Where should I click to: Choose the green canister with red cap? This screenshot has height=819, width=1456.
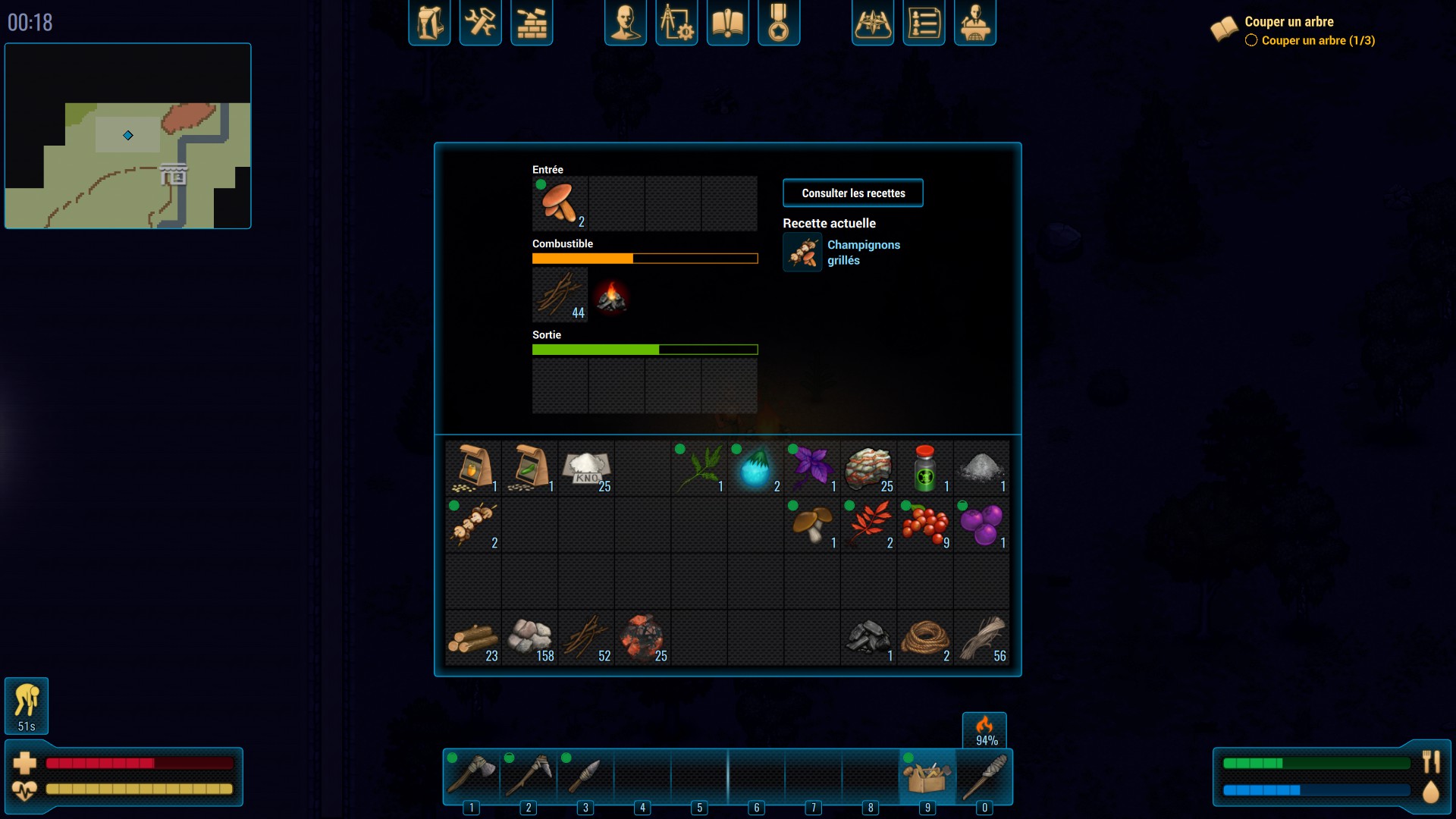tap(924, 468)
